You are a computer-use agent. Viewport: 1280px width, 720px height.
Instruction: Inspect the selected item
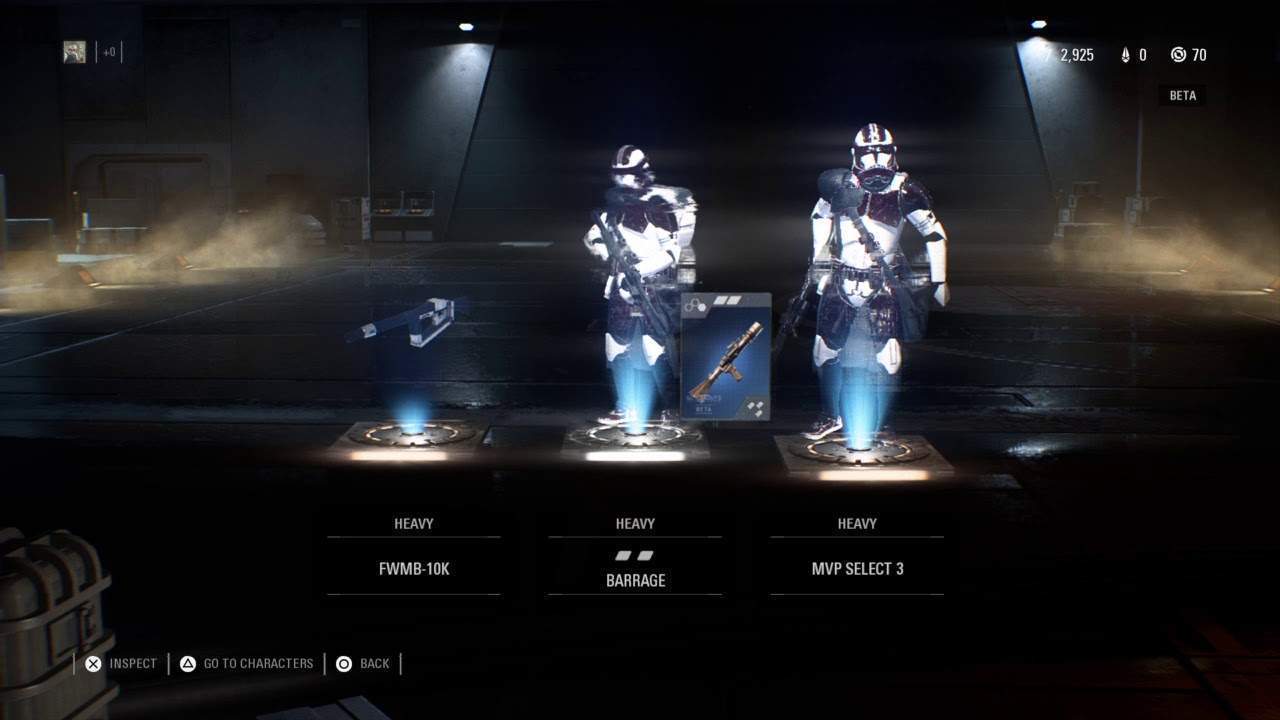(120, 663)
